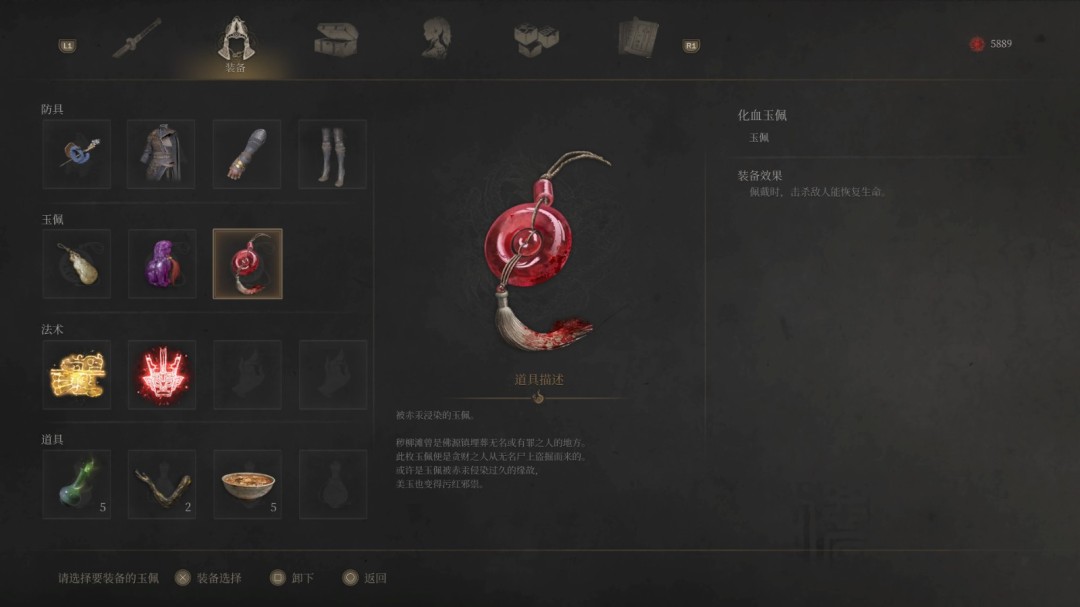The image size is (1080, 607).
Task: Click the 返回 back button
Action: point(364,578)
